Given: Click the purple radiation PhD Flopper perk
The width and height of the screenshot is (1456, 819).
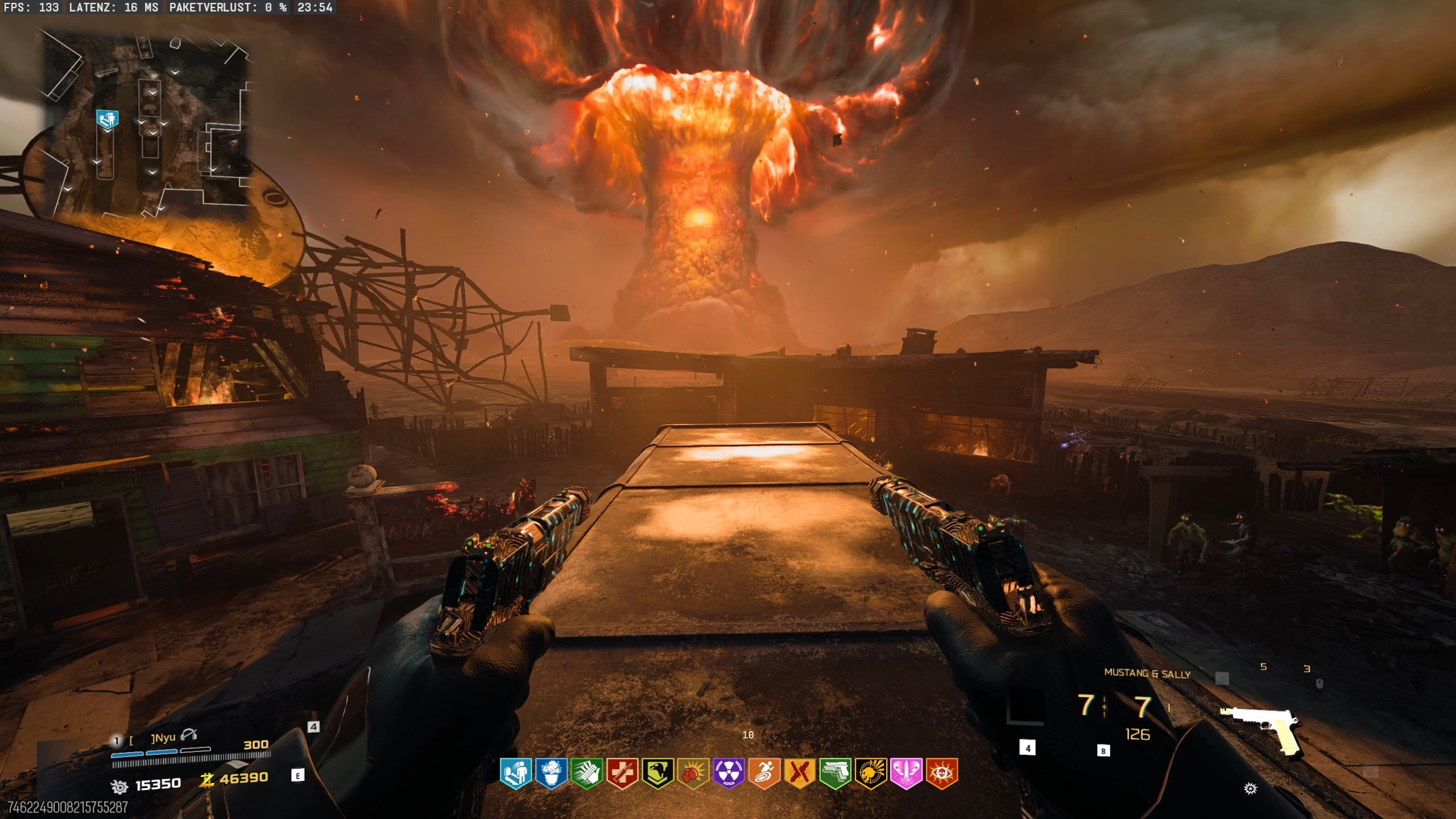Looking at the screenshot, I should click(x=729, y=773).
